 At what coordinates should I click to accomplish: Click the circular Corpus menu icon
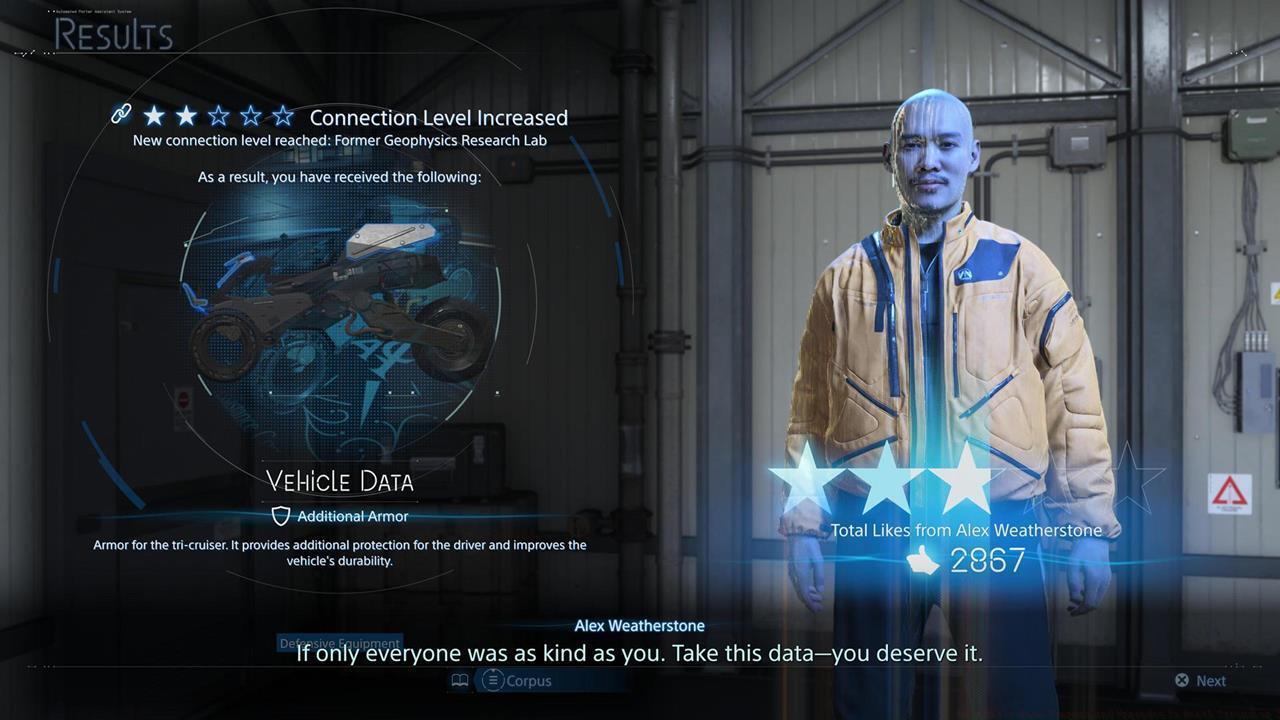(493, 681)
